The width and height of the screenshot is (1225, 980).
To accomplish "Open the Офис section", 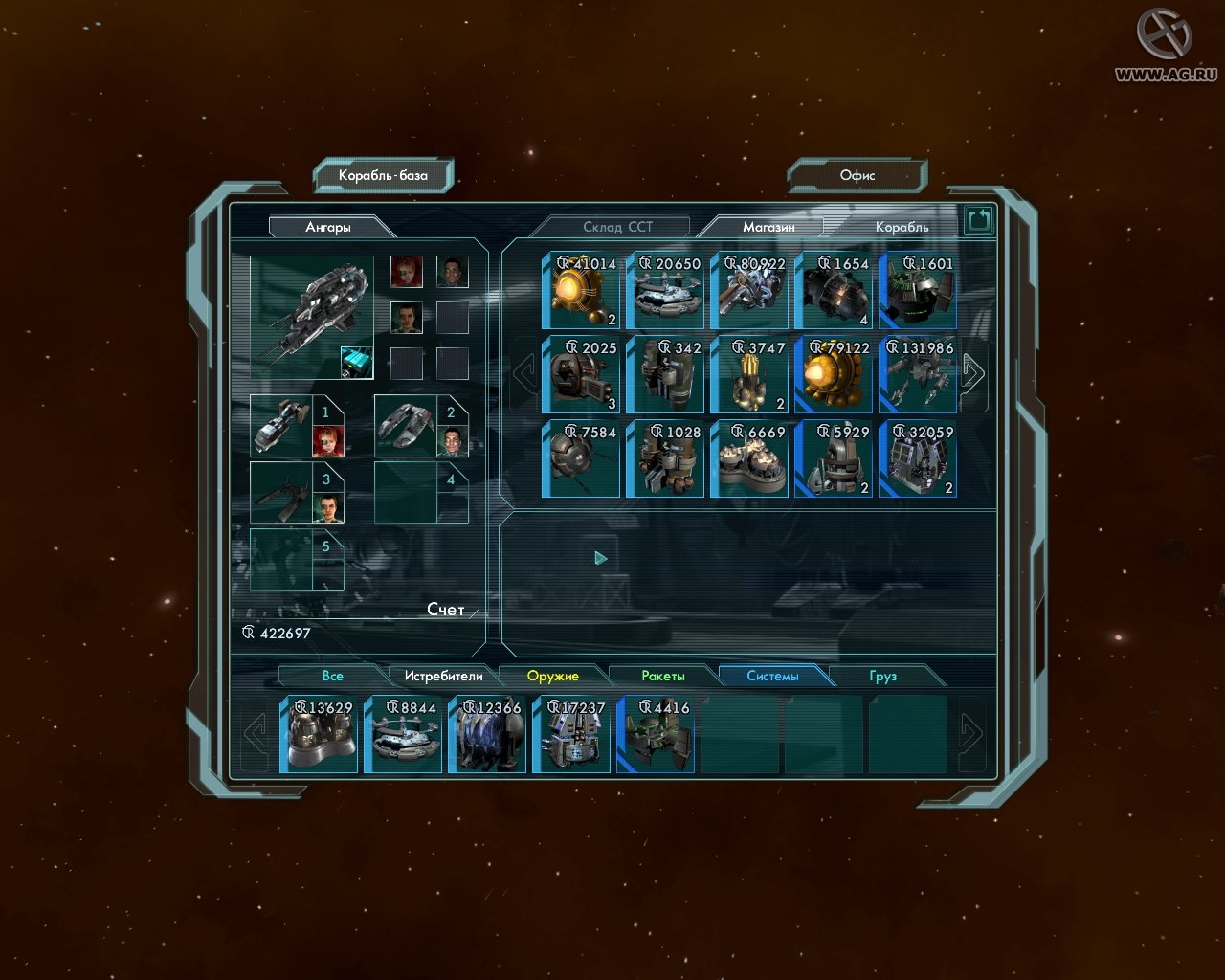I will pos(857,175).
